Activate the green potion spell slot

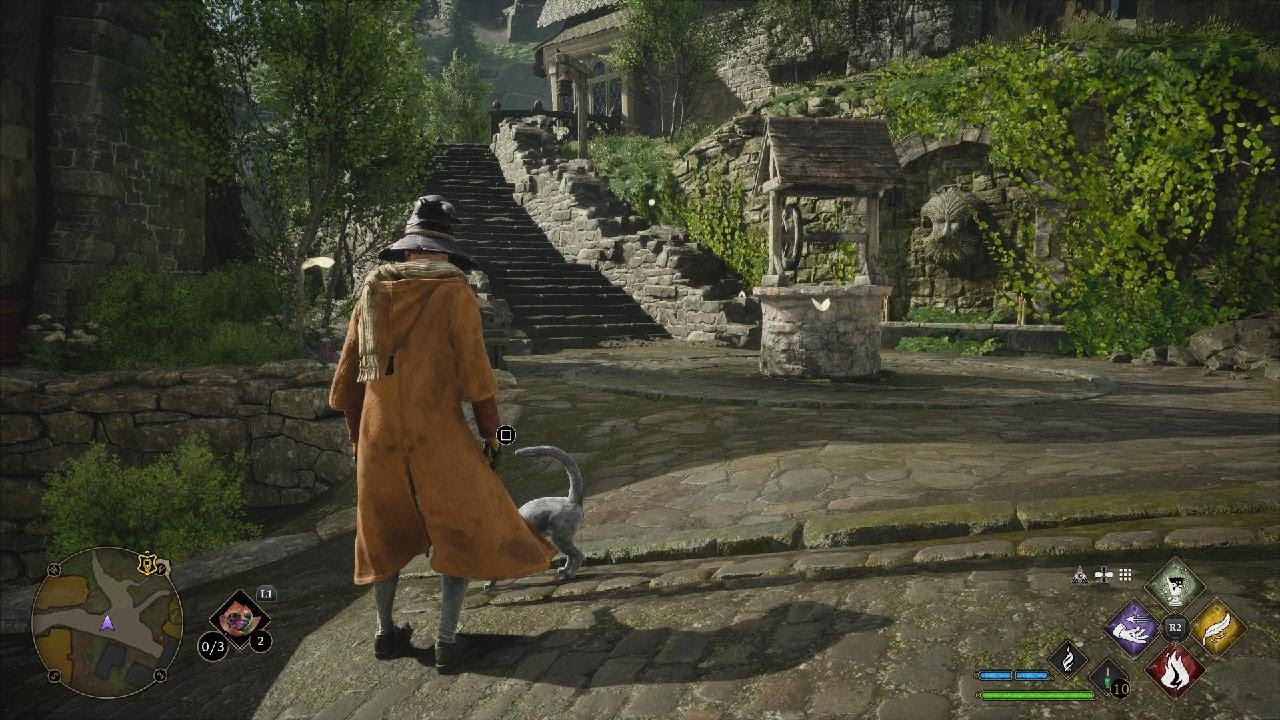click(x=1174, y=585)
